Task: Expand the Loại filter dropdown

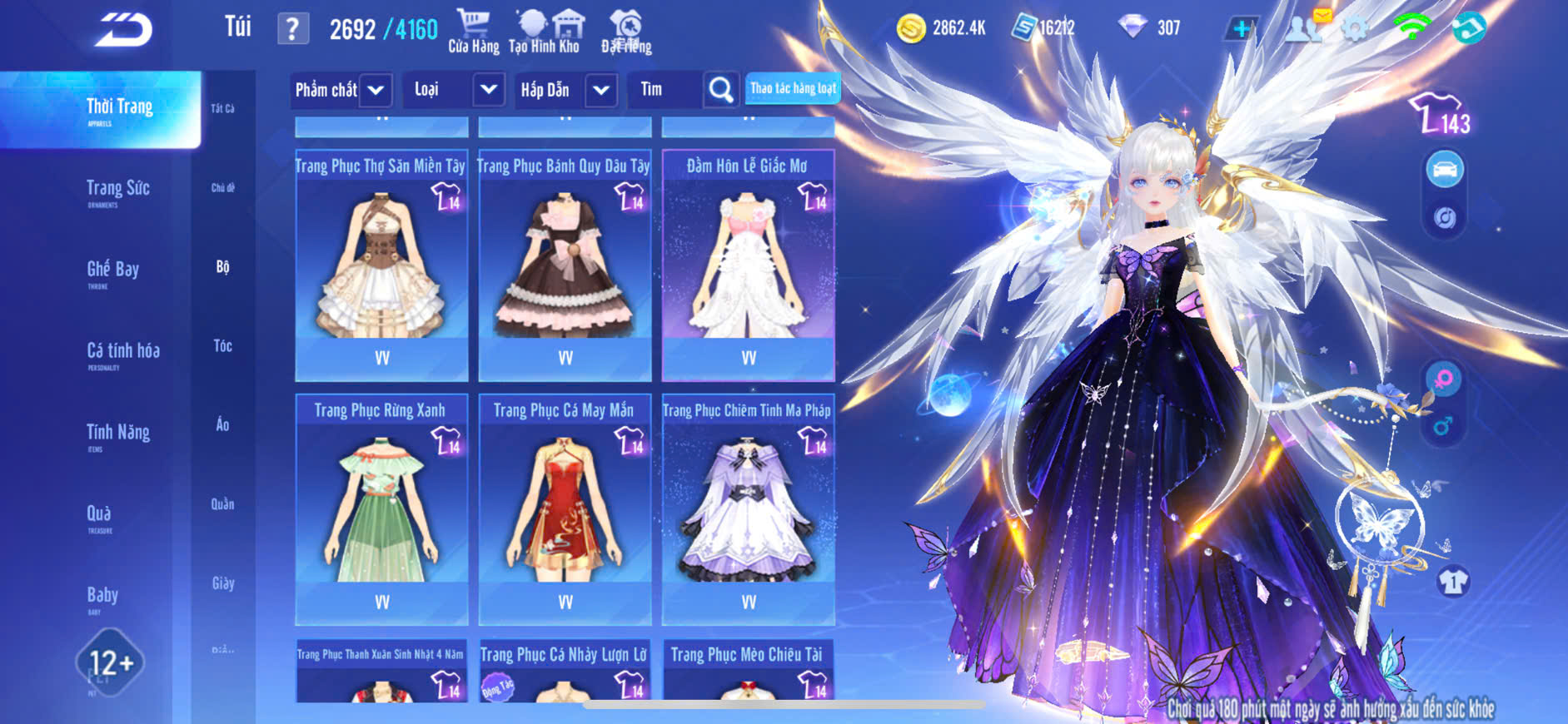Action: [488, 90]
